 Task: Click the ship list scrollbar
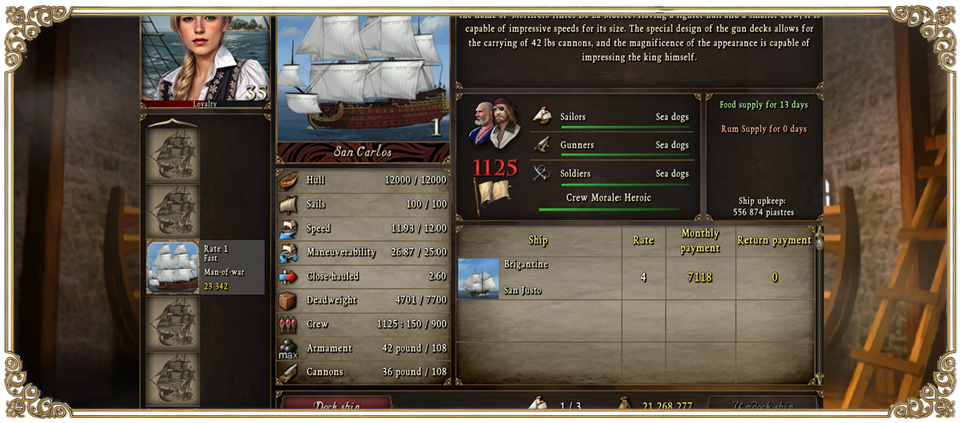pyautogui.click(x=820, y=300)
